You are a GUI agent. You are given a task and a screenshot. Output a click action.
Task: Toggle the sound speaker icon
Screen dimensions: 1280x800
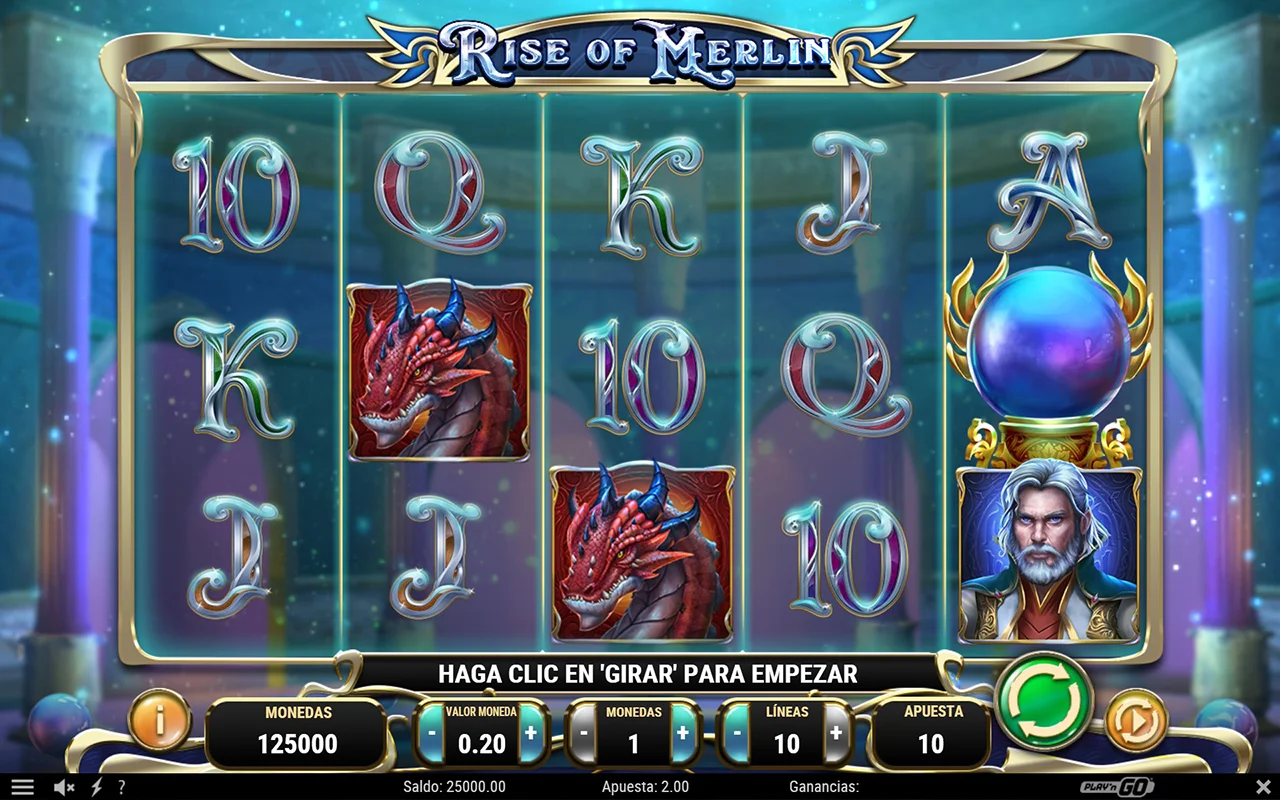point(64,787)
